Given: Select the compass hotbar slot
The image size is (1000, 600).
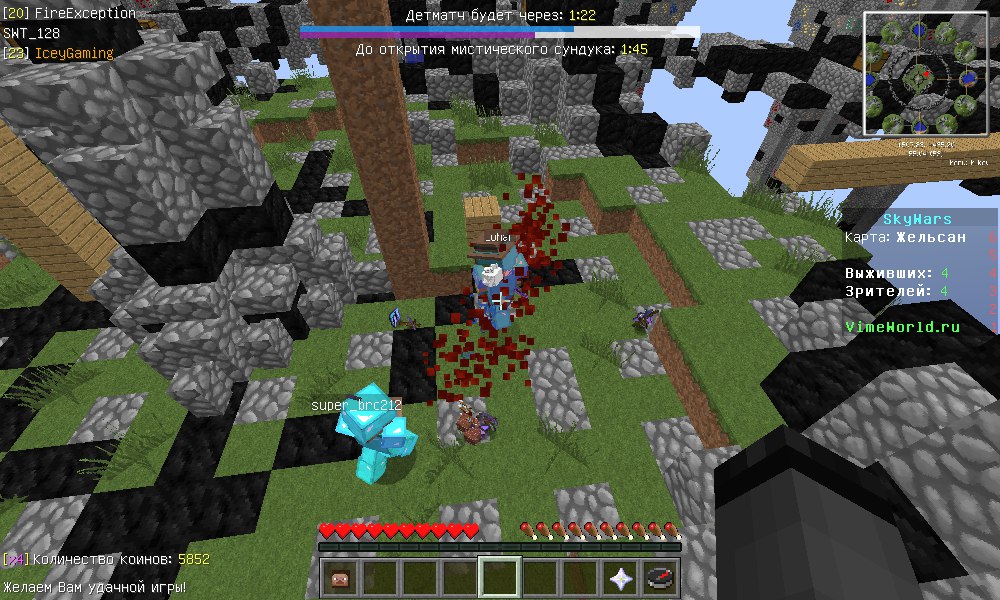Looking at the screenshot, I should 661,578.
